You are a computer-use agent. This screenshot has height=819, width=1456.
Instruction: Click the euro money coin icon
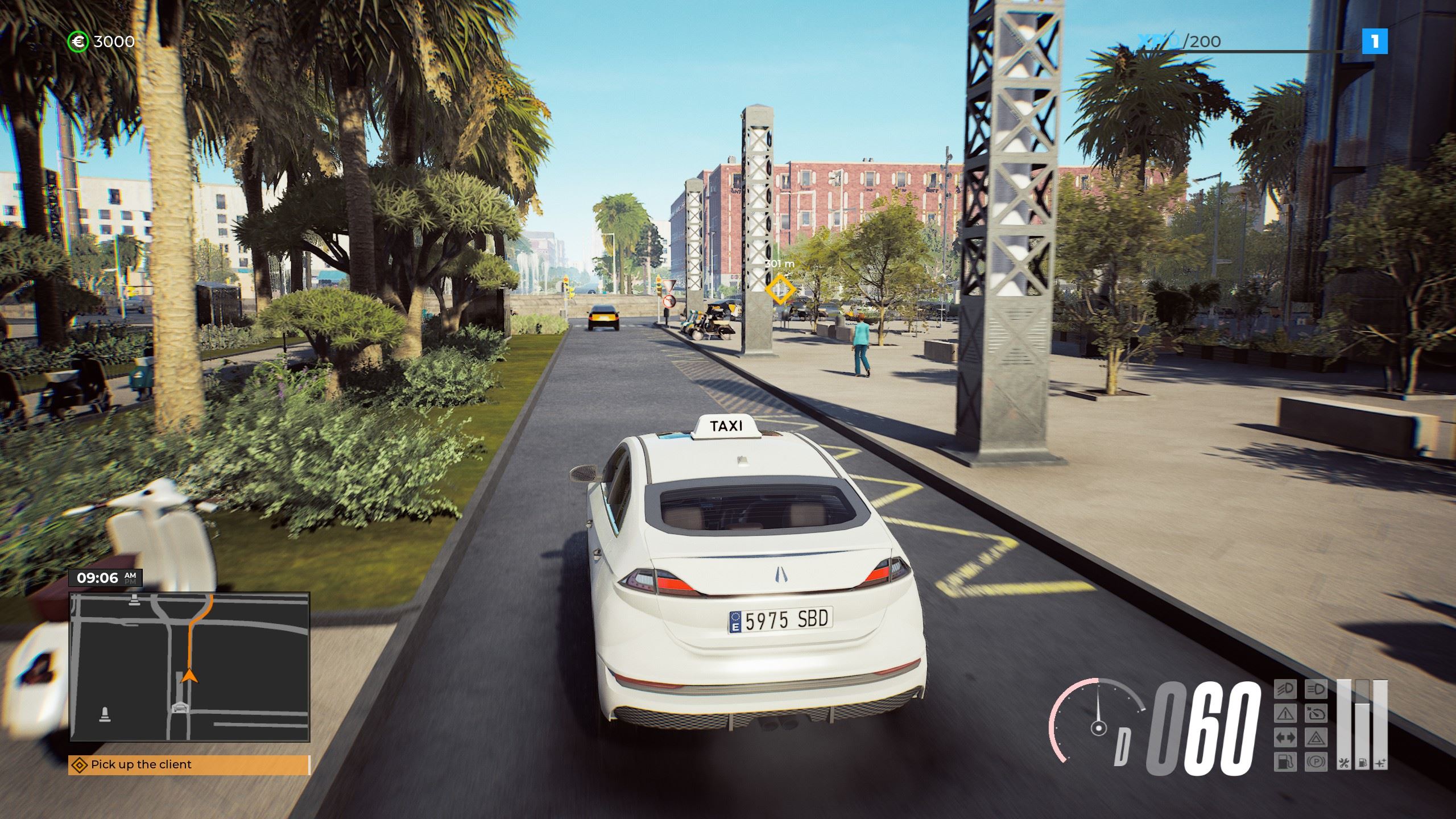tap(77, 42)
